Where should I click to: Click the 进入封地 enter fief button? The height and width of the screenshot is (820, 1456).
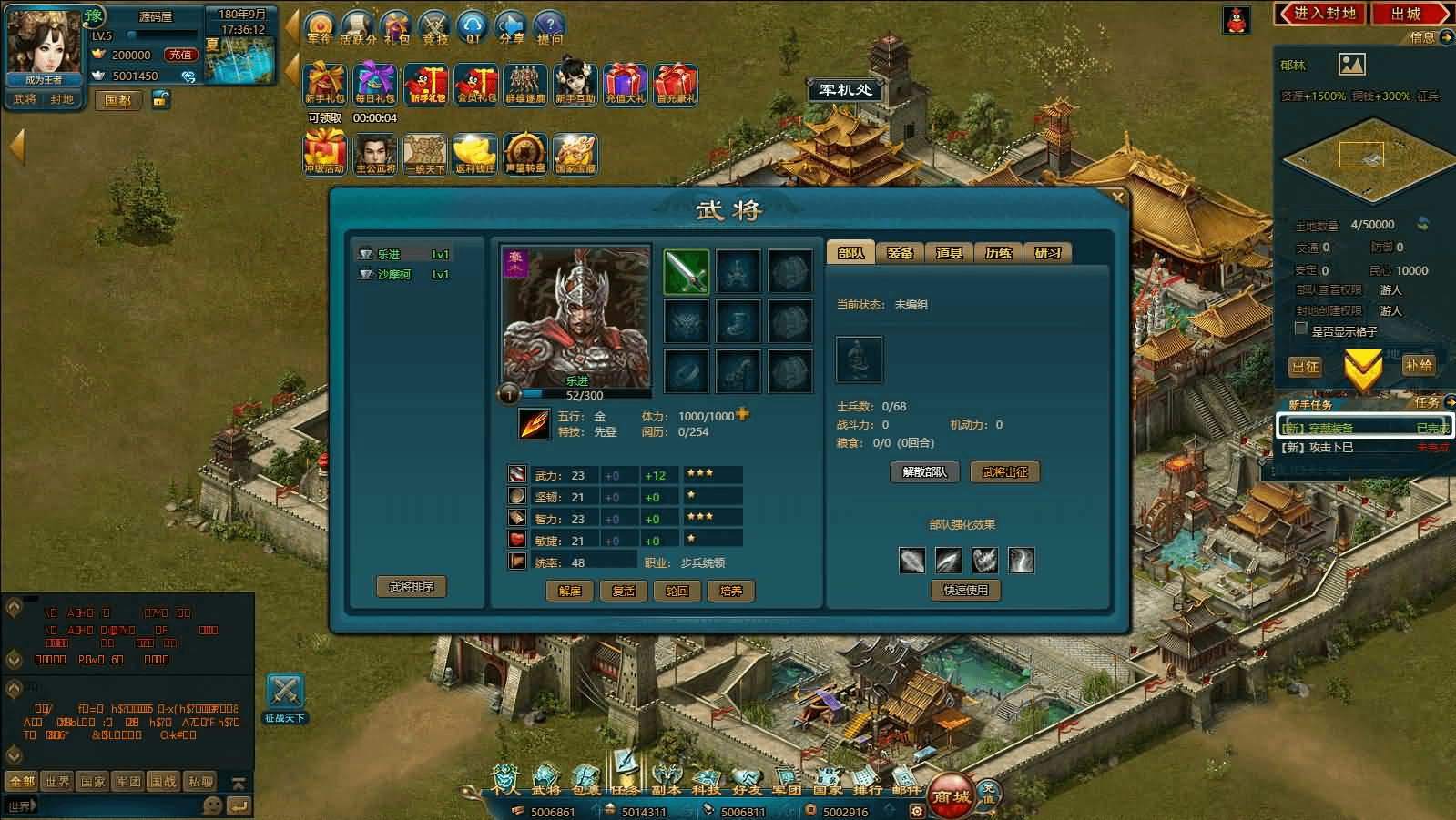click(1323, 14)
